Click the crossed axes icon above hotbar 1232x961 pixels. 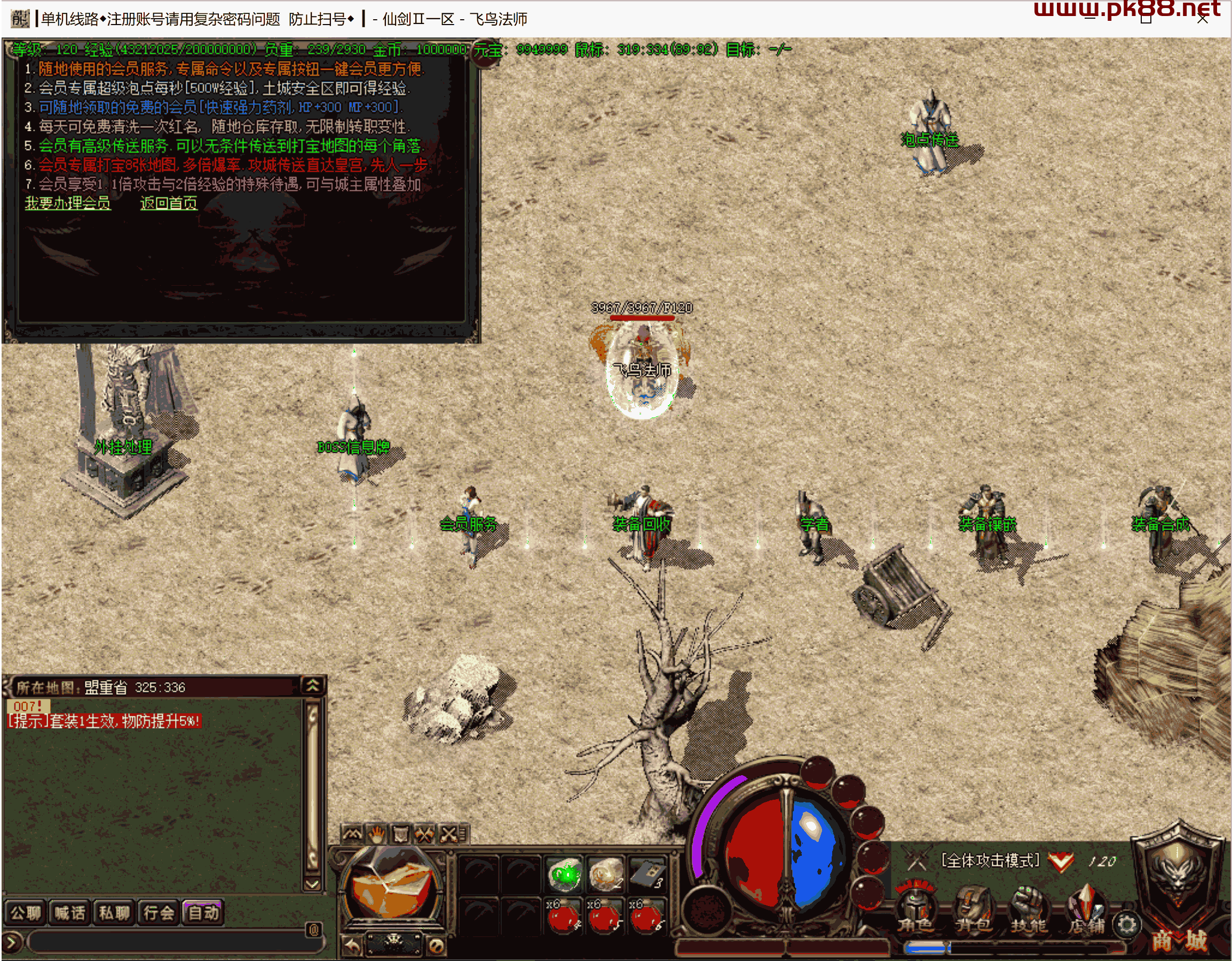[x=424, y=834]
